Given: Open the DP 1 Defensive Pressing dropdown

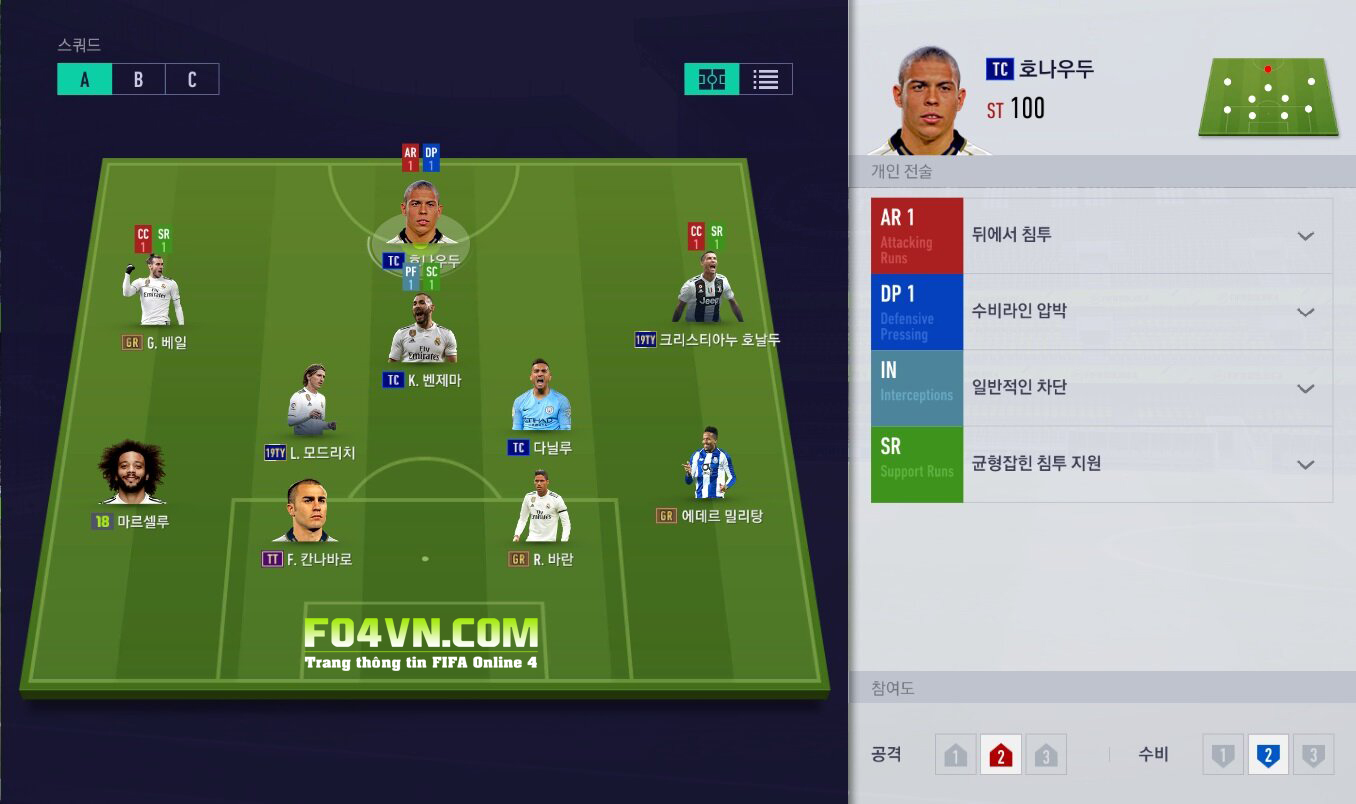Looking at the screenshot, I should click(1305, 312).
